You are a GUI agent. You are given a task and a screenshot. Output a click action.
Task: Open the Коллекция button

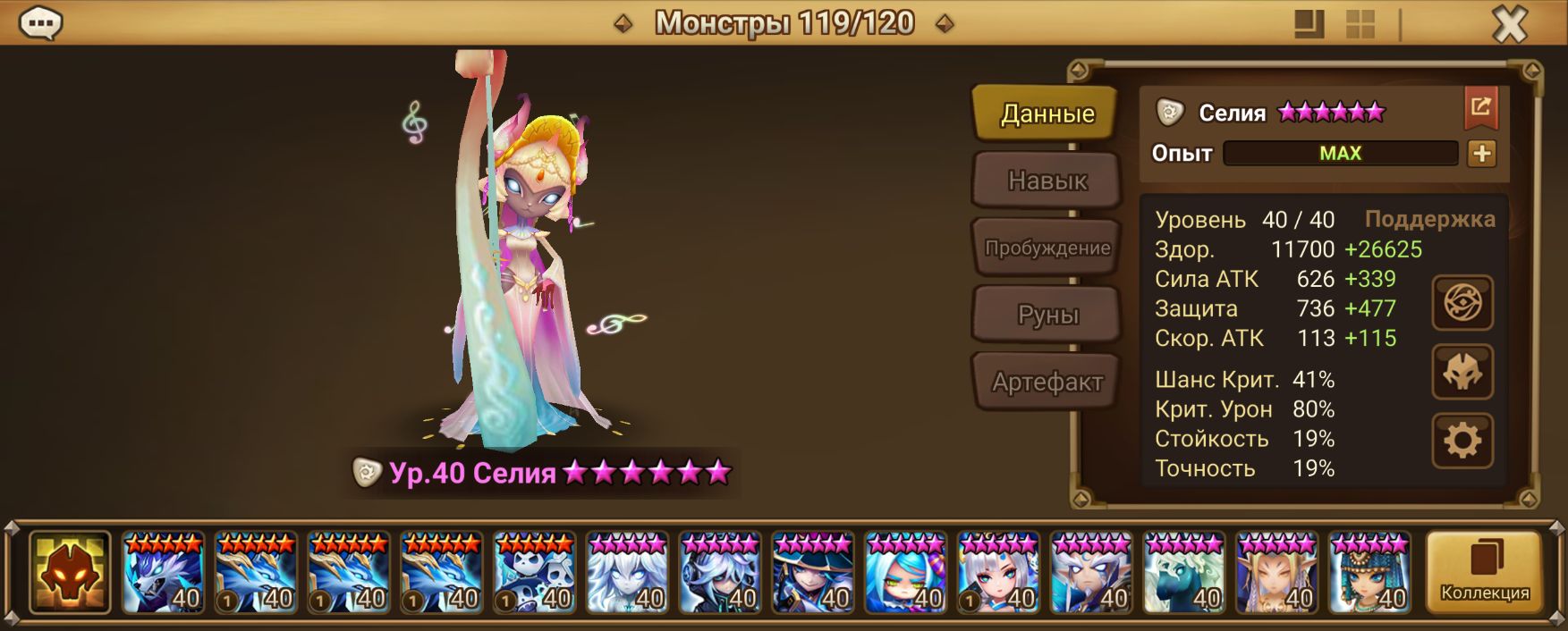[x=1484, y=572]
